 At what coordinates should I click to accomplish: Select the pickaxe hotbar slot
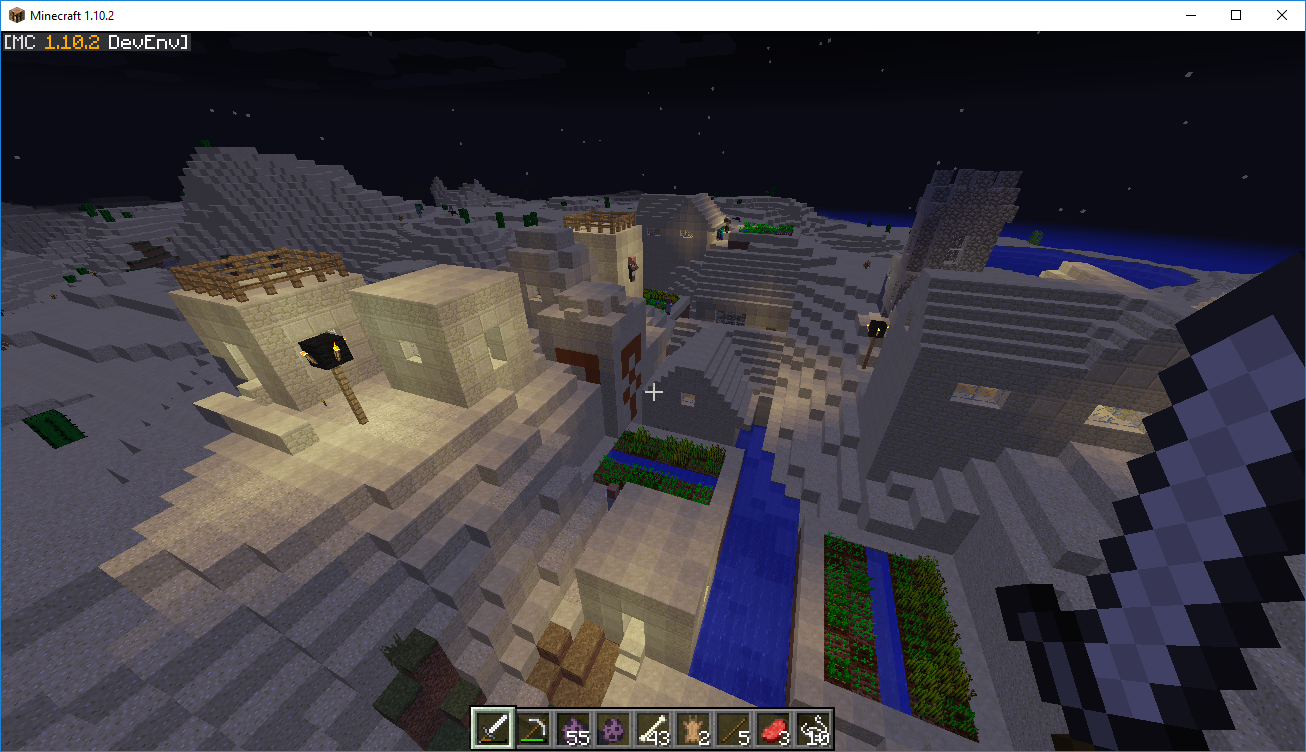pyautogui.click(x=533, y=728)
